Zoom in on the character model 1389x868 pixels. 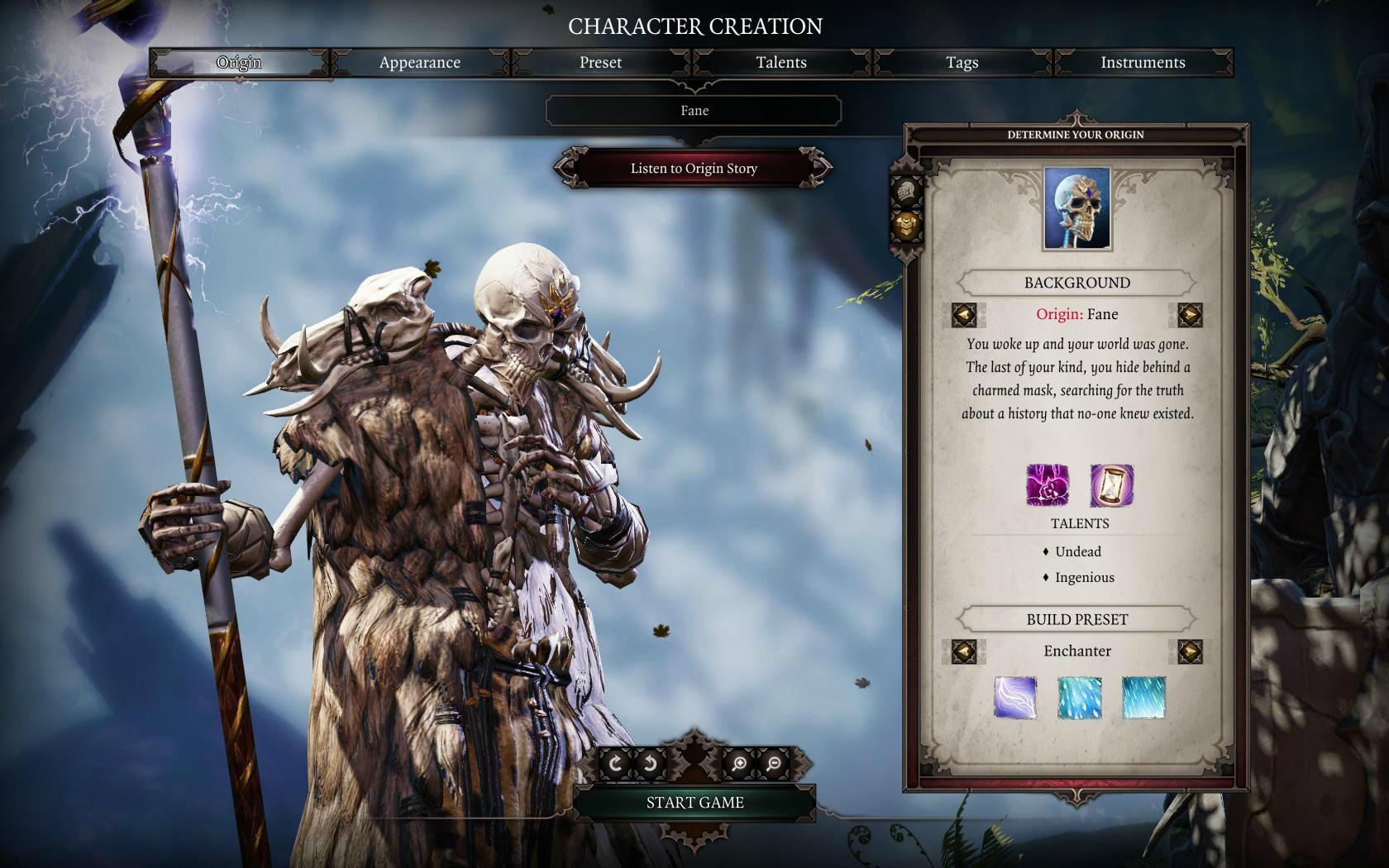click(x=739, y=764)
